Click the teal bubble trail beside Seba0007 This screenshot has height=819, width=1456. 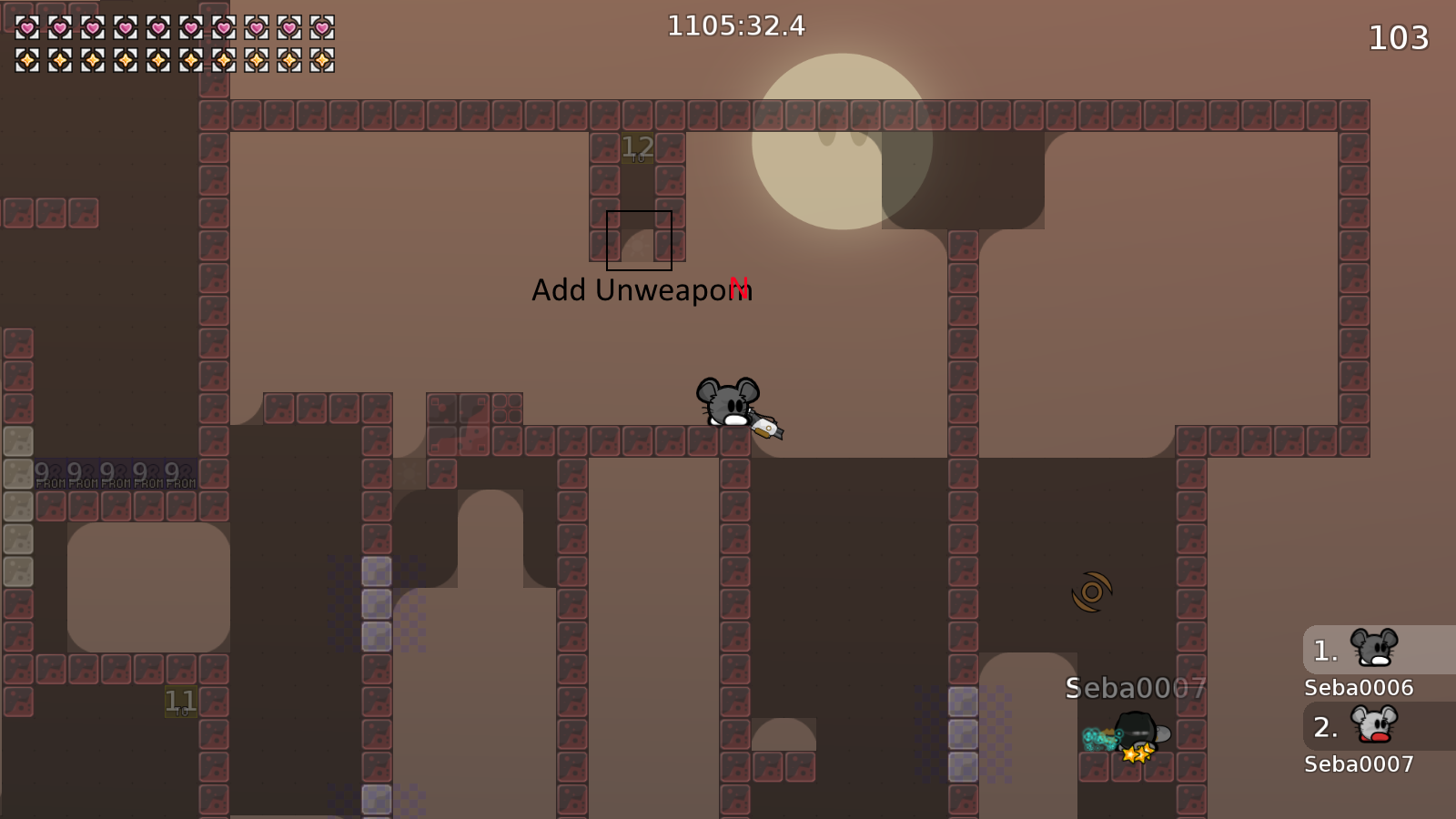(x=1098, y=737)
